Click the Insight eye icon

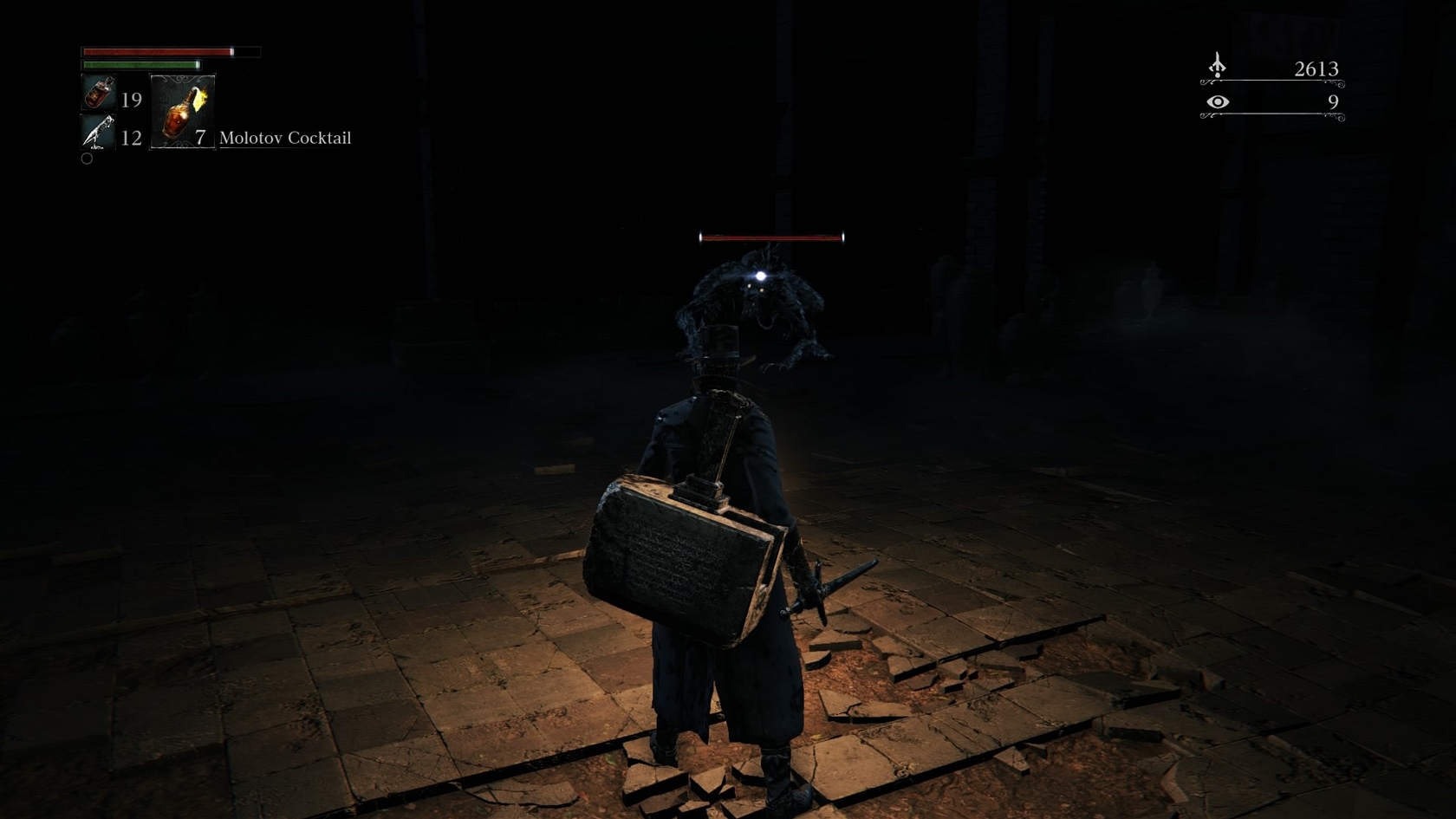1218,102
